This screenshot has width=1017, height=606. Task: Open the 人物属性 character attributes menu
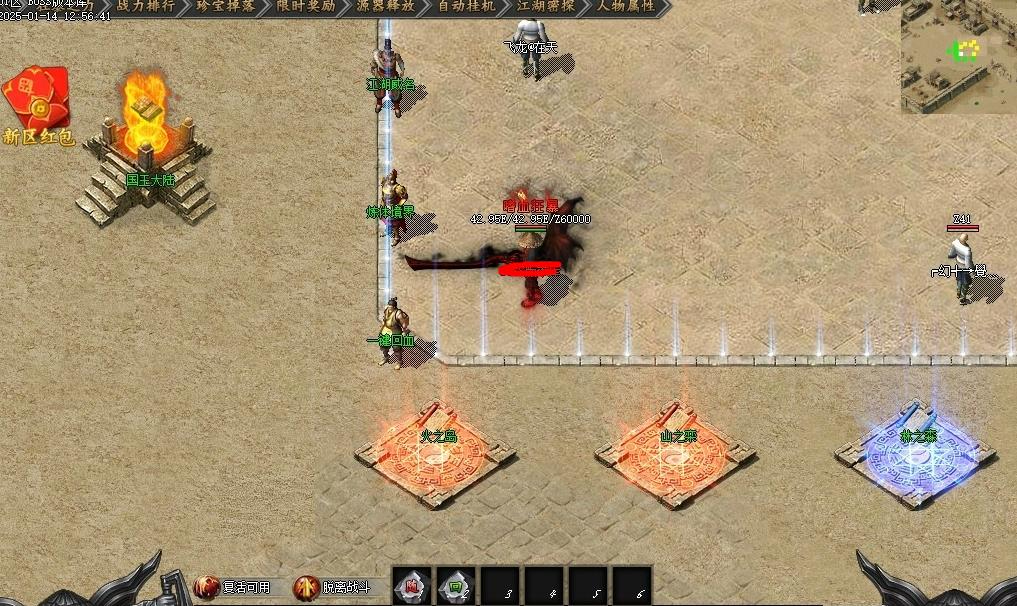click(627, 6)
